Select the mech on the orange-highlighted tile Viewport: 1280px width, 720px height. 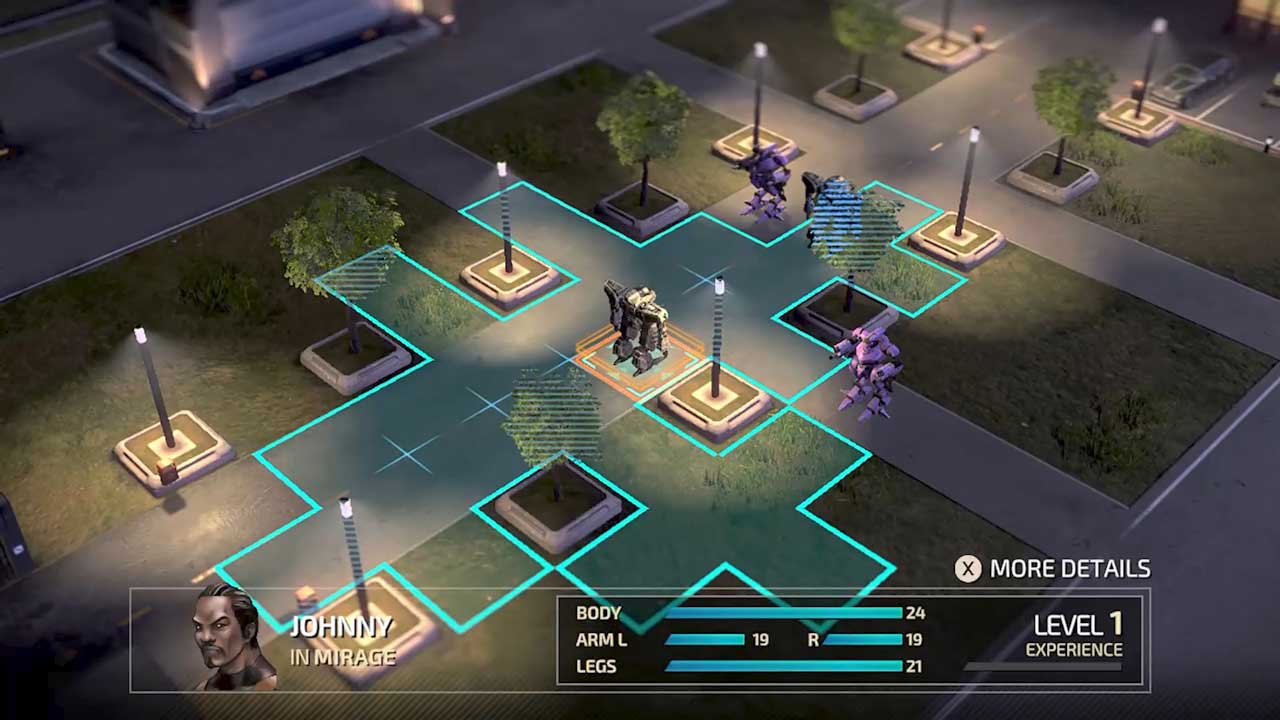coord(637,327)
